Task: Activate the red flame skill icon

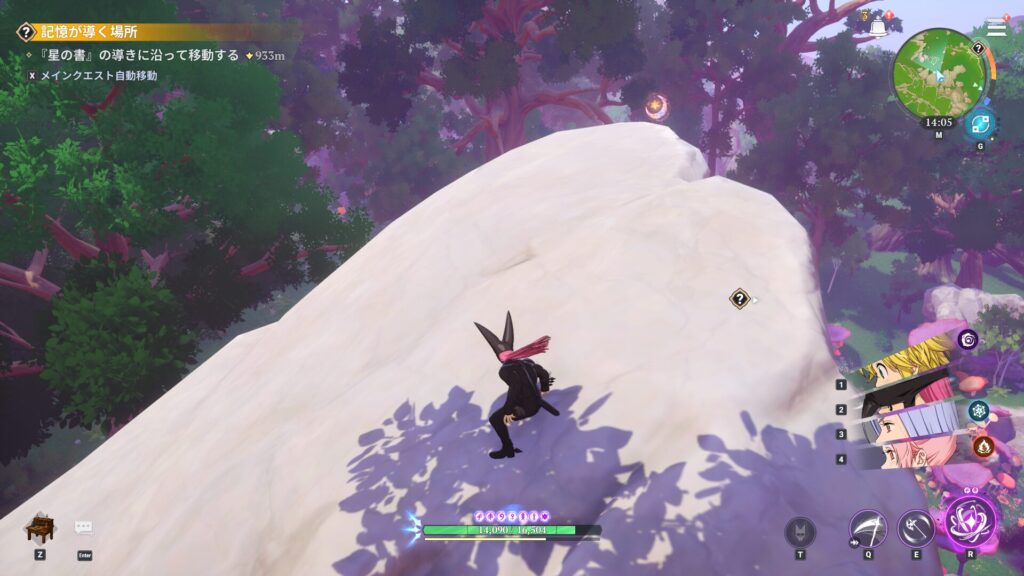Action: [983, 446]
